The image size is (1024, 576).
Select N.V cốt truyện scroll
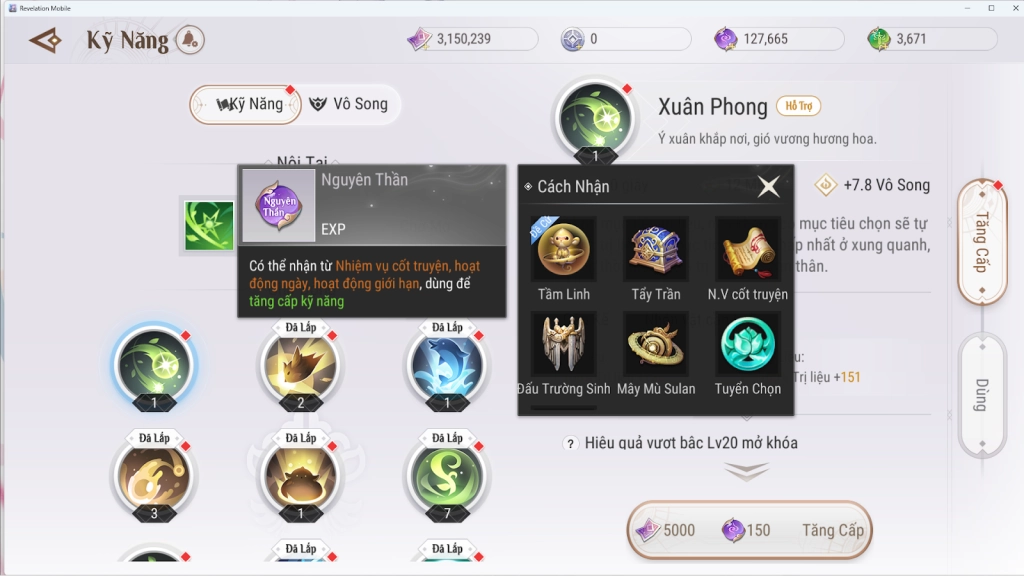pos(747,250)
